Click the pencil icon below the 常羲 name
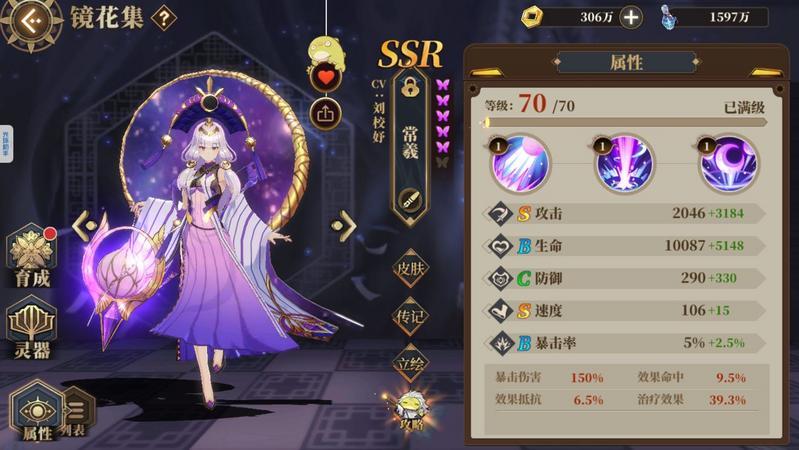799x450 pixels. [410, 197]
